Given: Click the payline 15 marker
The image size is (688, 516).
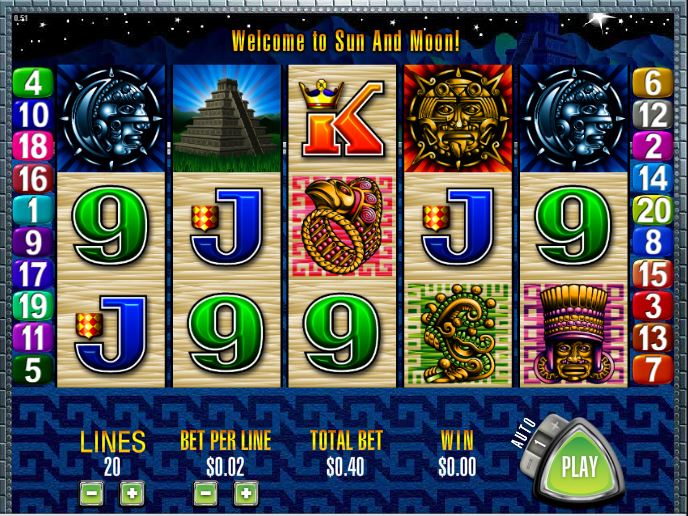Looking at the screenshot, I should coord(653,273).
